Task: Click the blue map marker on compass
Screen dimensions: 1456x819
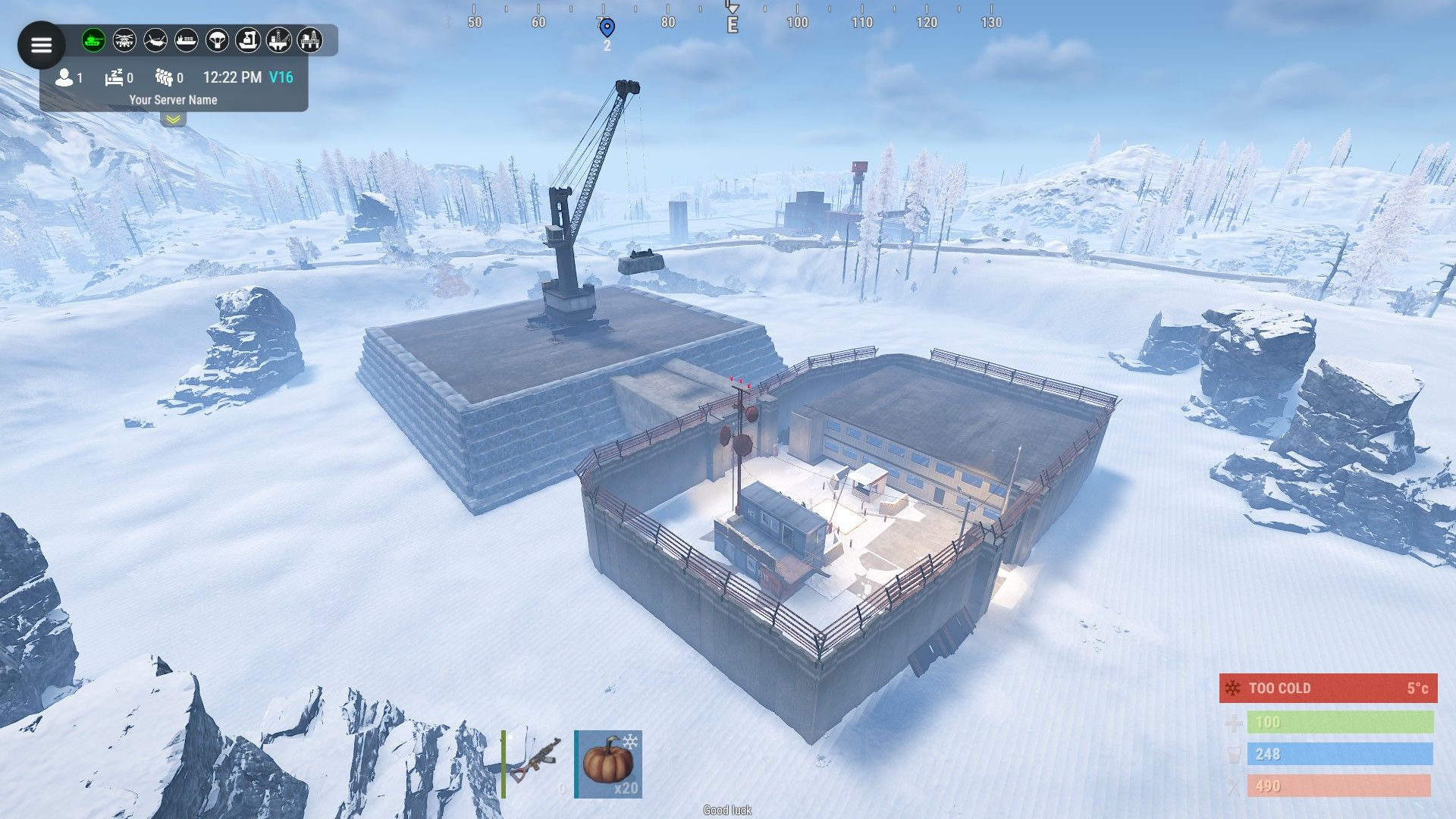Action: (607, 28)
